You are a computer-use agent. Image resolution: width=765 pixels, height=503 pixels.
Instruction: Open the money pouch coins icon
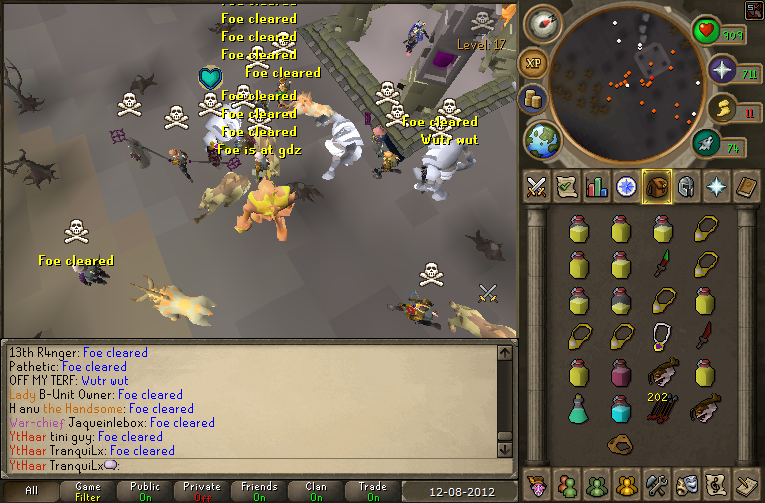pos(534,98)
